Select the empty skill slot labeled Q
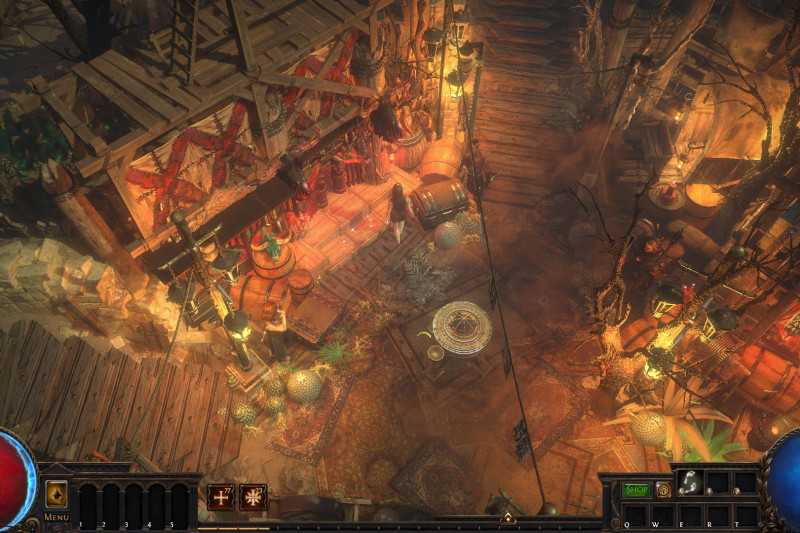800x533 pixels. click(634, 513)
